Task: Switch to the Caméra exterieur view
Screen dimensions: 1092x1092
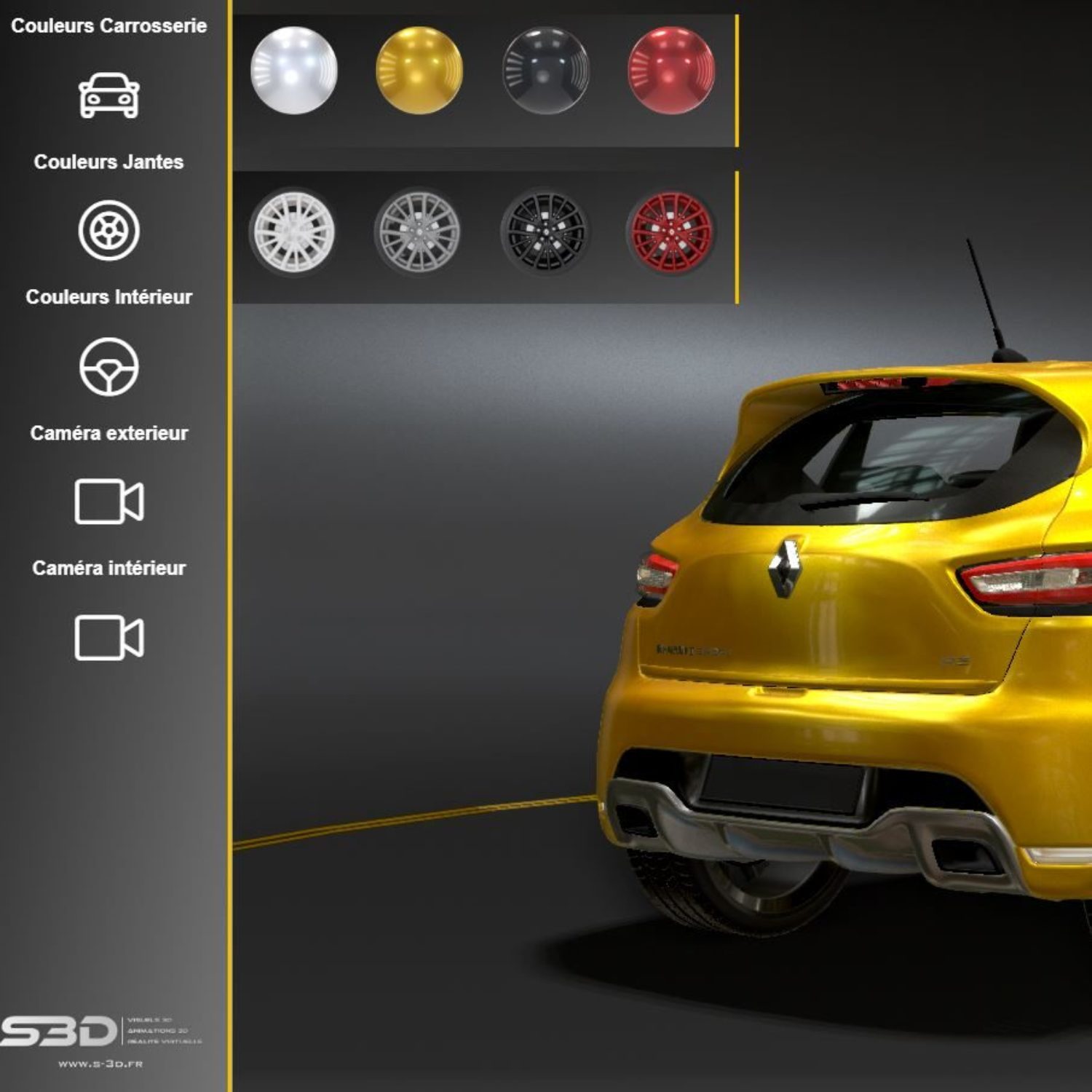Action: (108, 502)
